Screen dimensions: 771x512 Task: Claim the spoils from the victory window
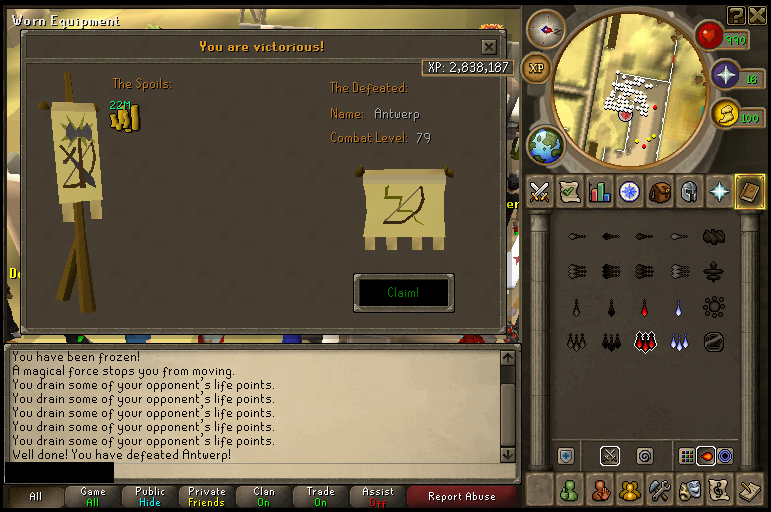click(x=403, y=293)
